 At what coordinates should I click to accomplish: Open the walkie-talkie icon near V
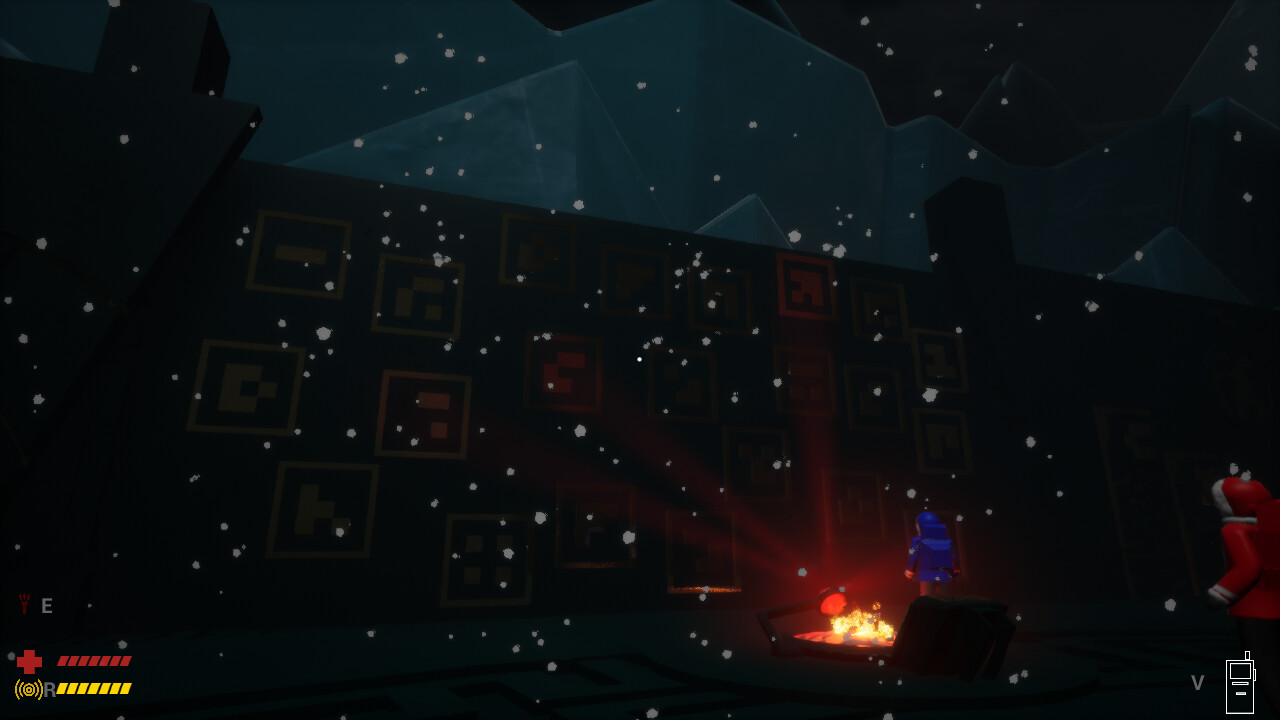[x=1242, y=678]
